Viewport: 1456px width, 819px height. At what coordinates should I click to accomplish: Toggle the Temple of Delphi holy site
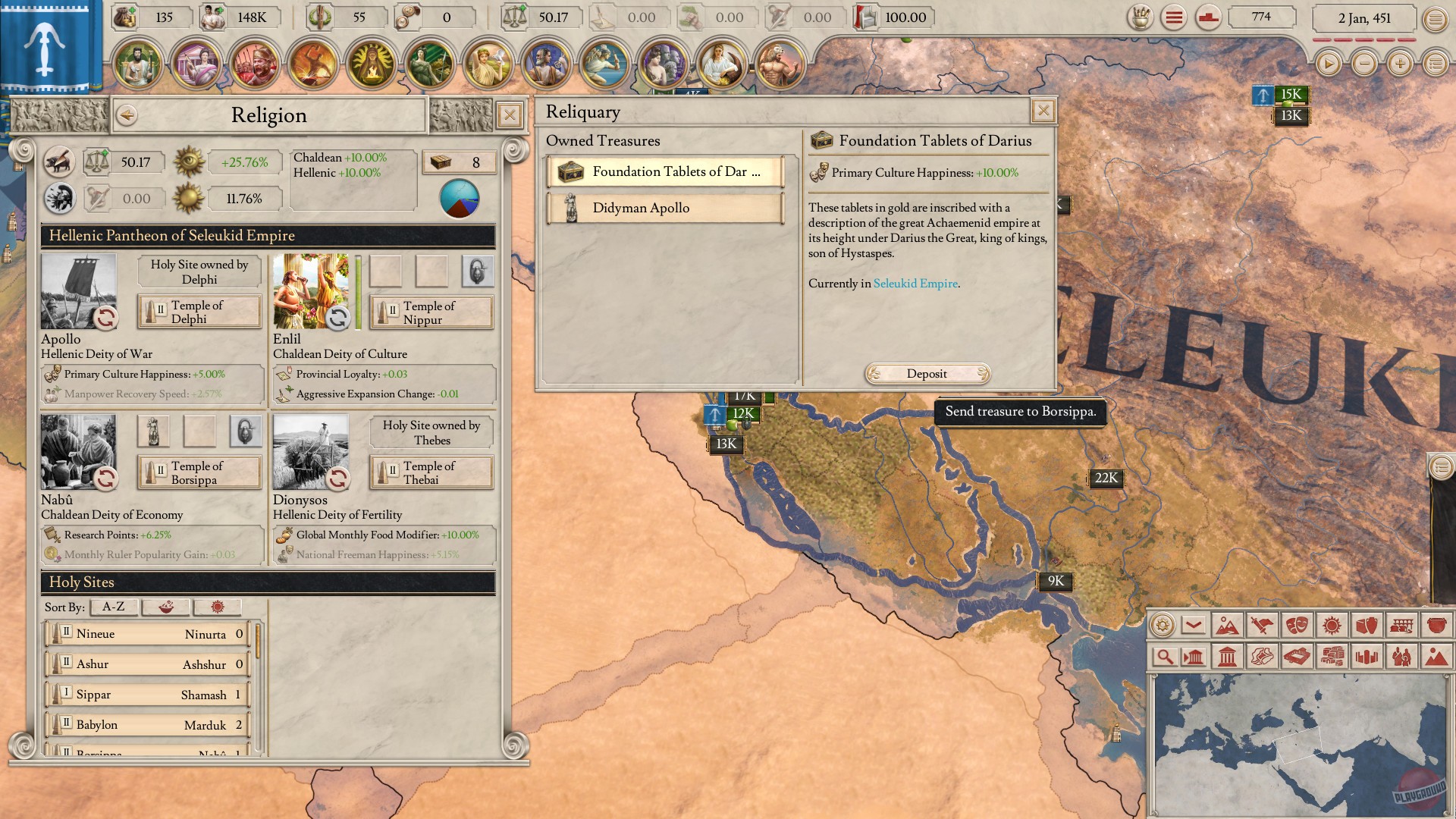point(199,311)
